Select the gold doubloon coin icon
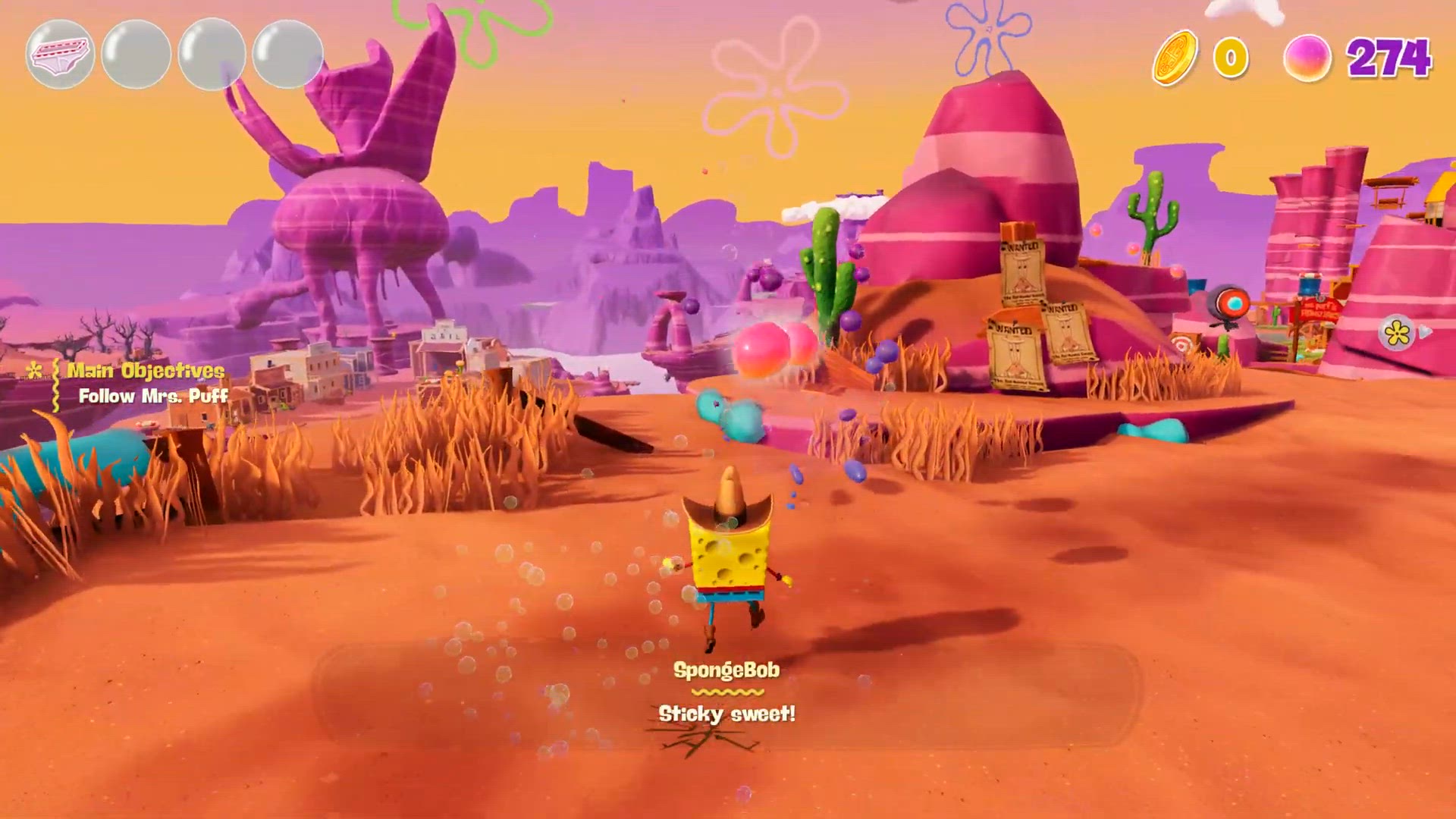The height and width of the screenshot is (819, 1456). tap(1175, 58)
